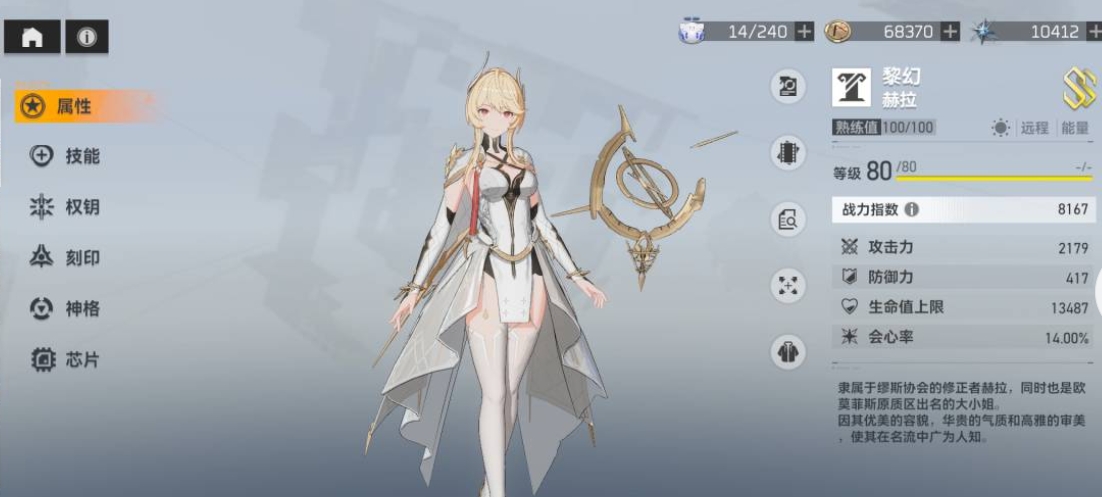Open the document search round icon

(788, 219)
